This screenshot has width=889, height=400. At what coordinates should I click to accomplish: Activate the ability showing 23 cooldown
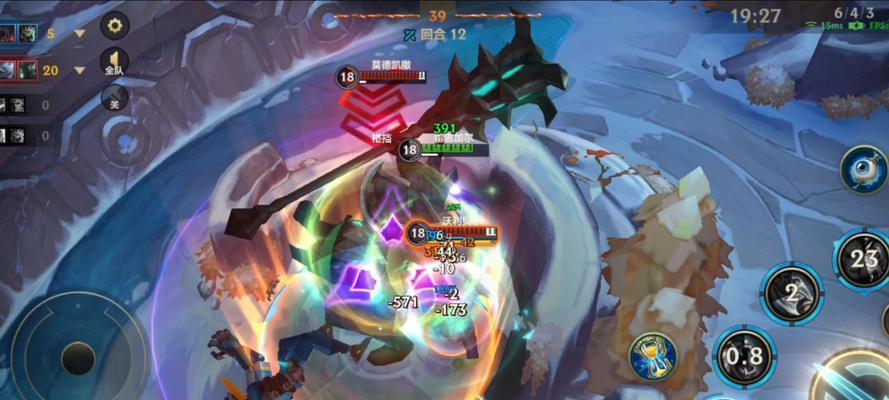pos(862,259)
